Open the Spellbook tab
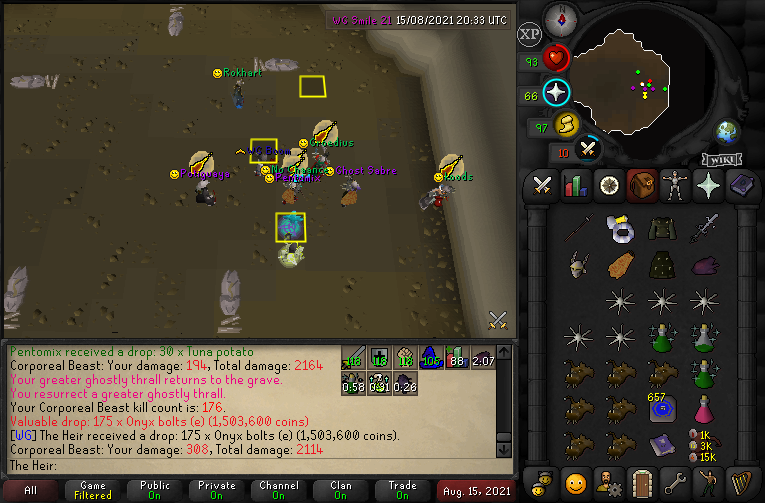The width and height of the screenshot is (765, 503). click(x=739, y=185)
